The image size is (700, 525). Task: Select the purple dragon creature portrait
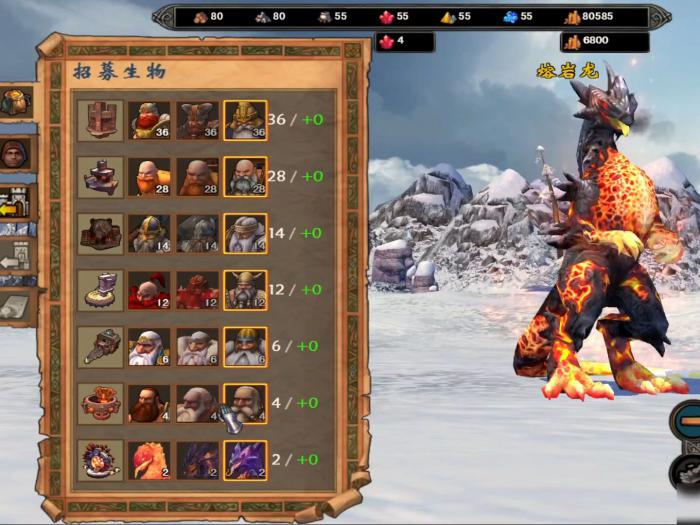coord(245,459)
